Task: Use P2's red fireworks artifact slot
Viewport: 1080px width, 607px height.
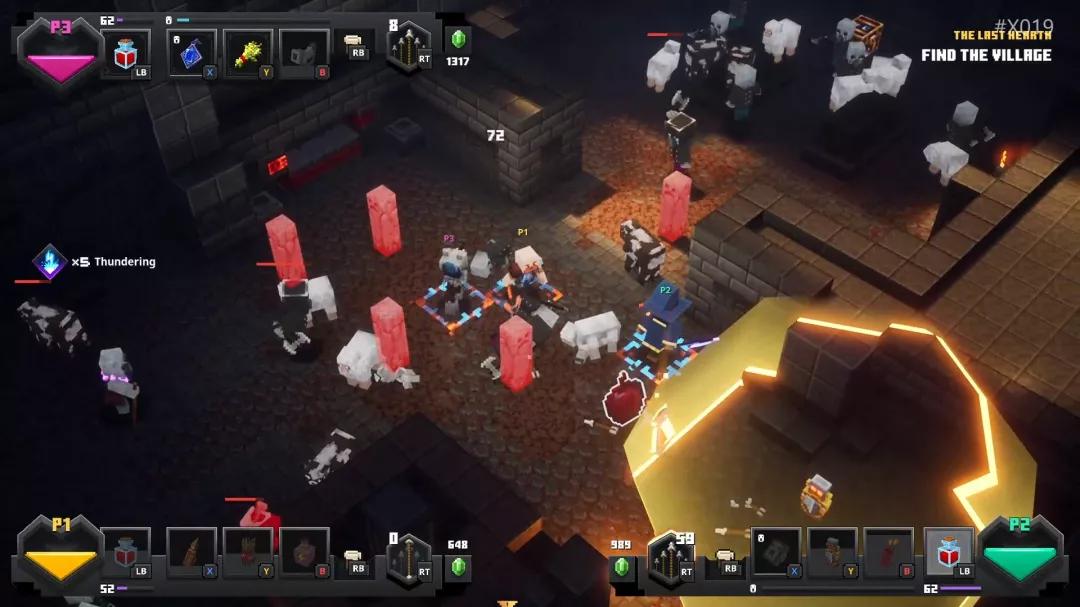Action: tap(888, 552)
